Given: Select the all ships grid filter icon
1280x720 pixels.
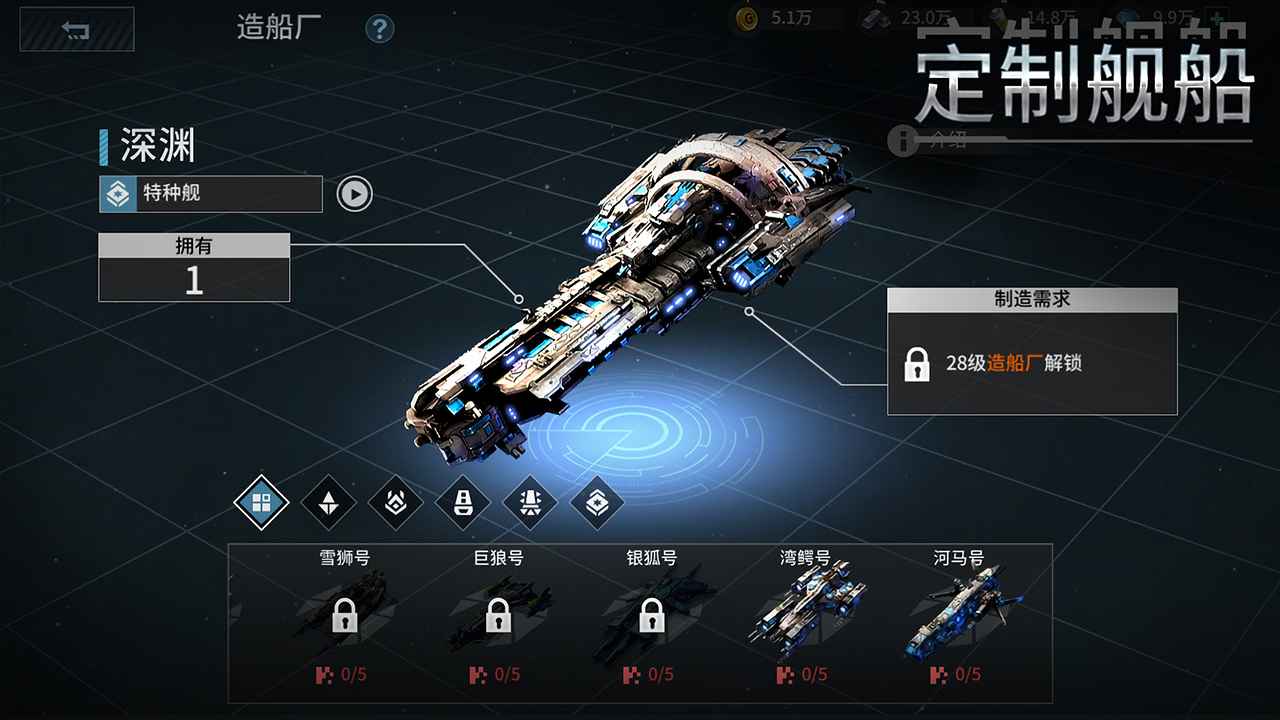Looking at the screenshot, I should coord(261,503).
